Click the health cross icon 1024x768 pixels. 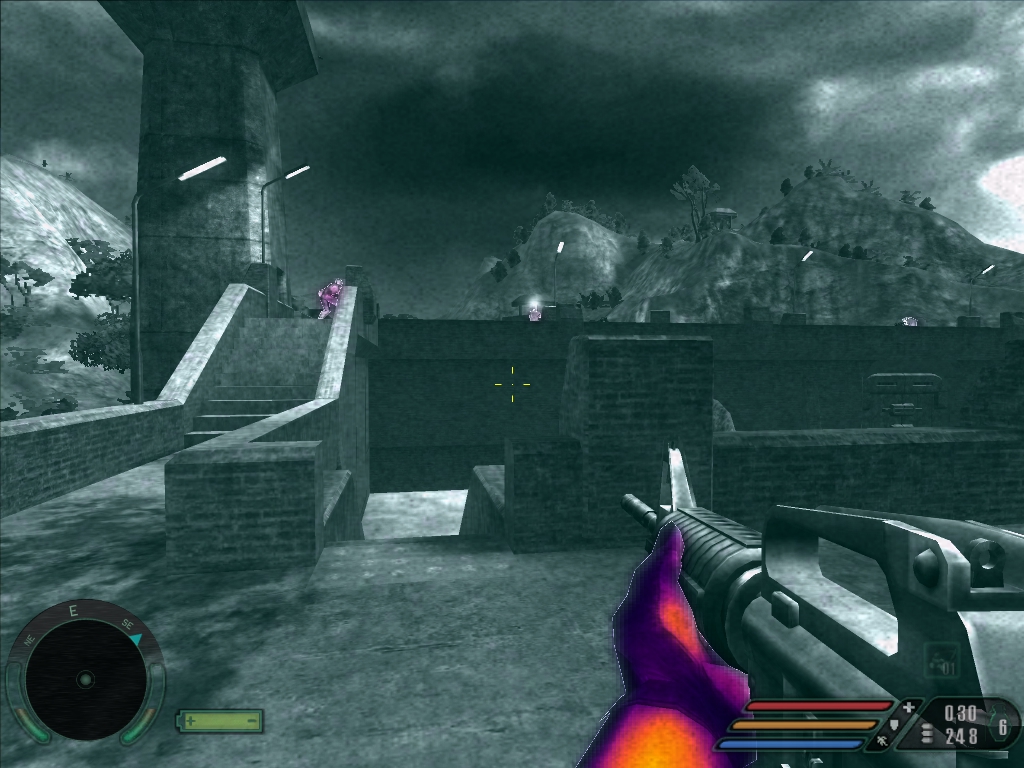[x=908, y=708]
